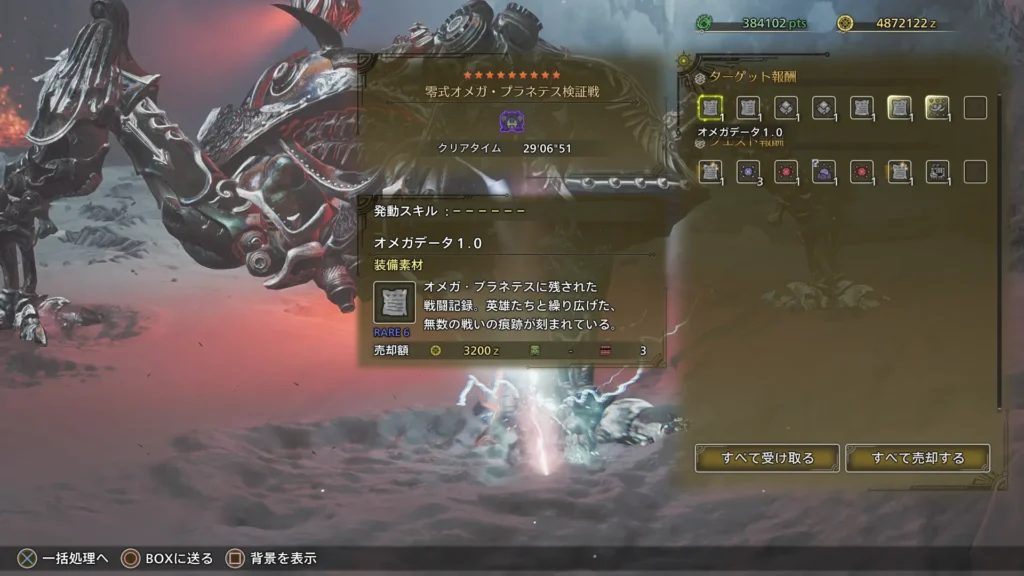
Task: Choose the すべて受け取る button
Action: tap(767, 458)
